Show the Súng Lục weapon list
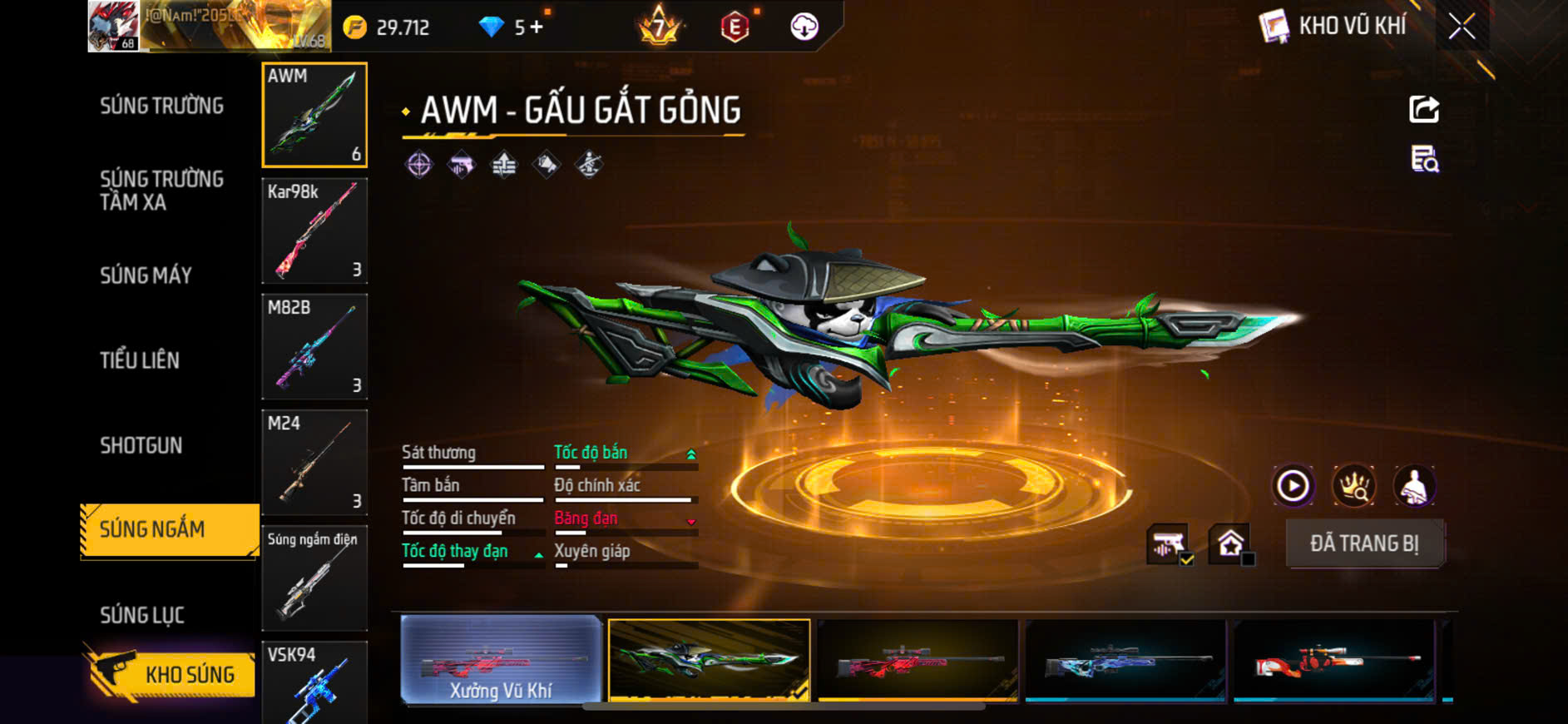The height and width of the screenshot is (724, 1568). (142, 615)
